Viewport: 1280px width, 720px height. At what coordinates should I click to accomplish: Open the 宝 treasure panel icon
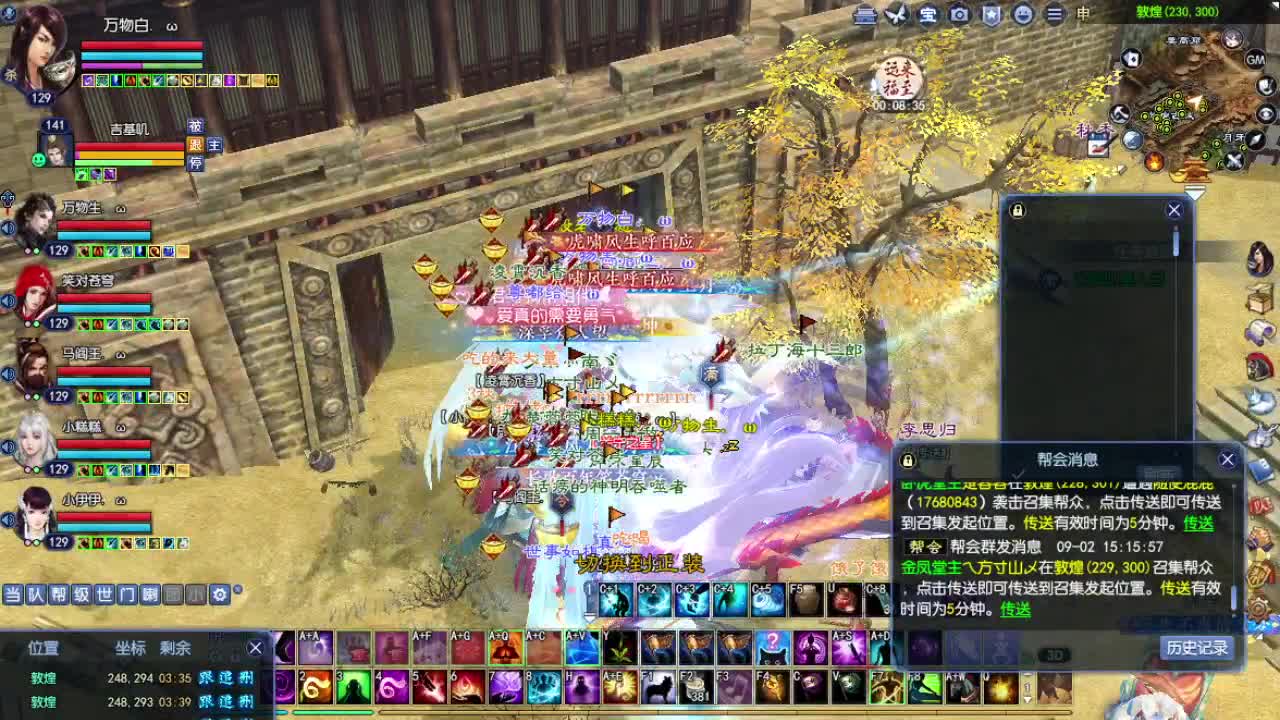click(x=926, y=14)
